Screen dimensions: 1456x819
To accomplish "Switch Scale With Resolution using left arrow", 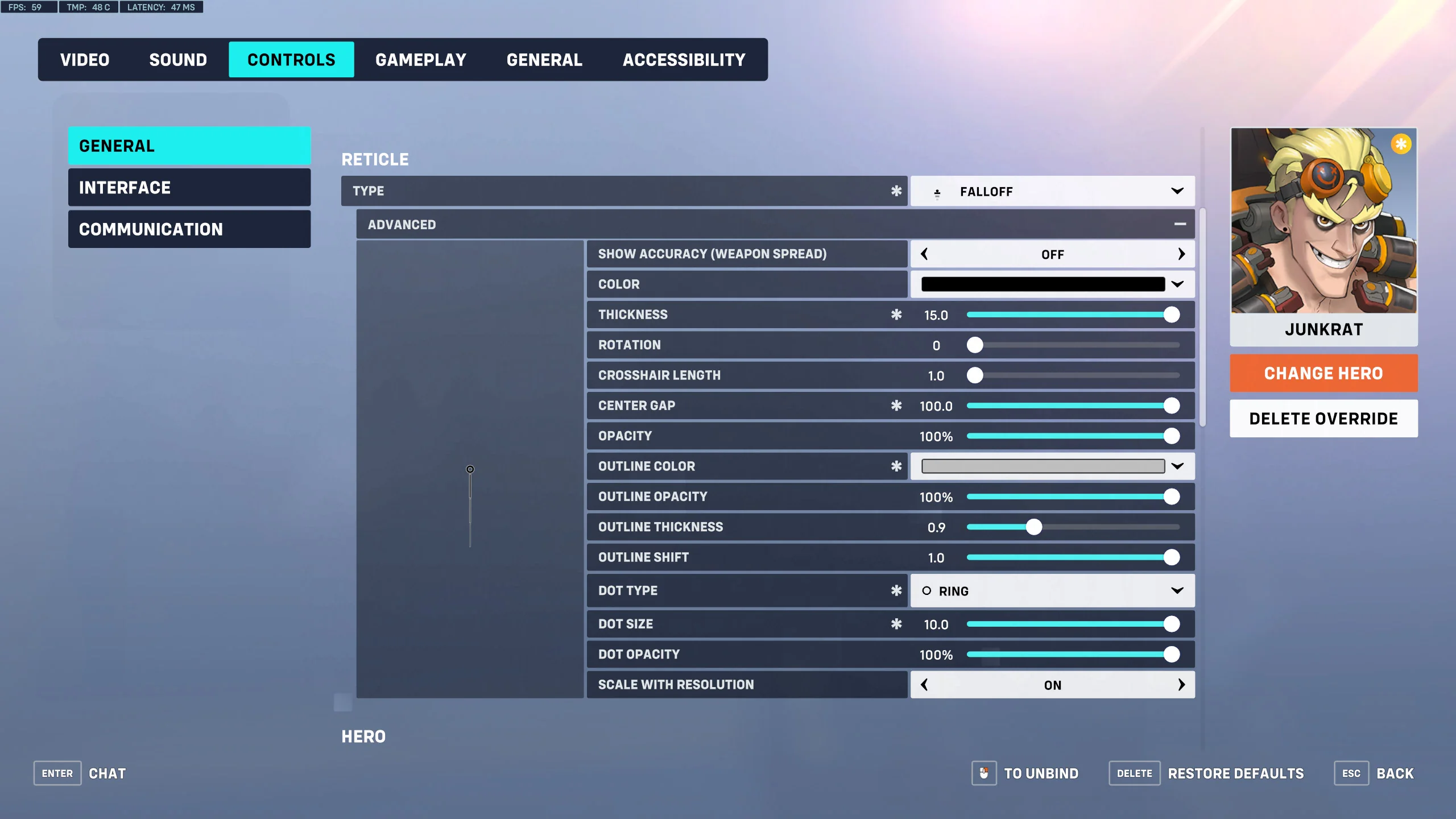I will pos(925,685).
